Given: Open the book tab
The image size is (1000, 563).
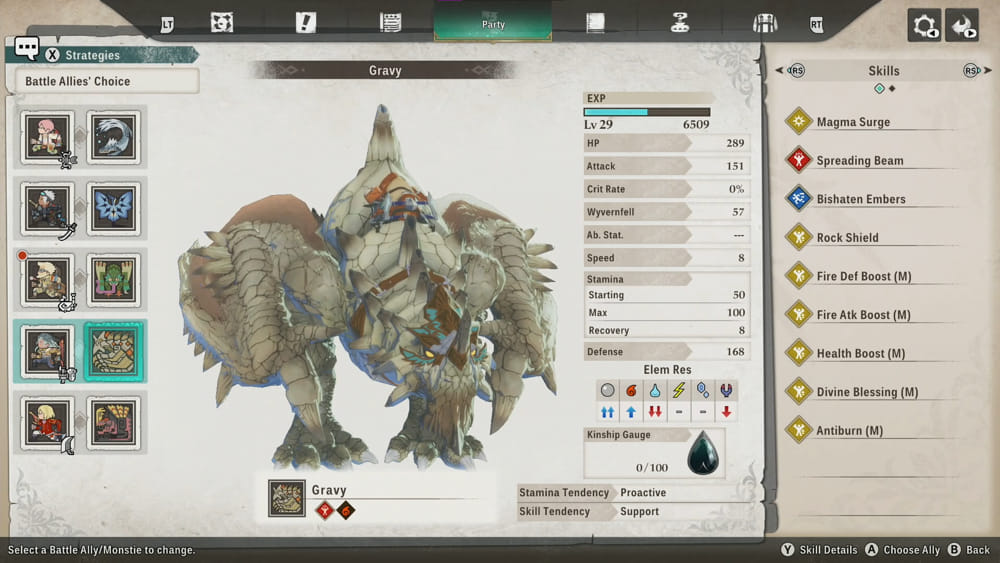Looking at the screenshot, I should pos(596,23).
